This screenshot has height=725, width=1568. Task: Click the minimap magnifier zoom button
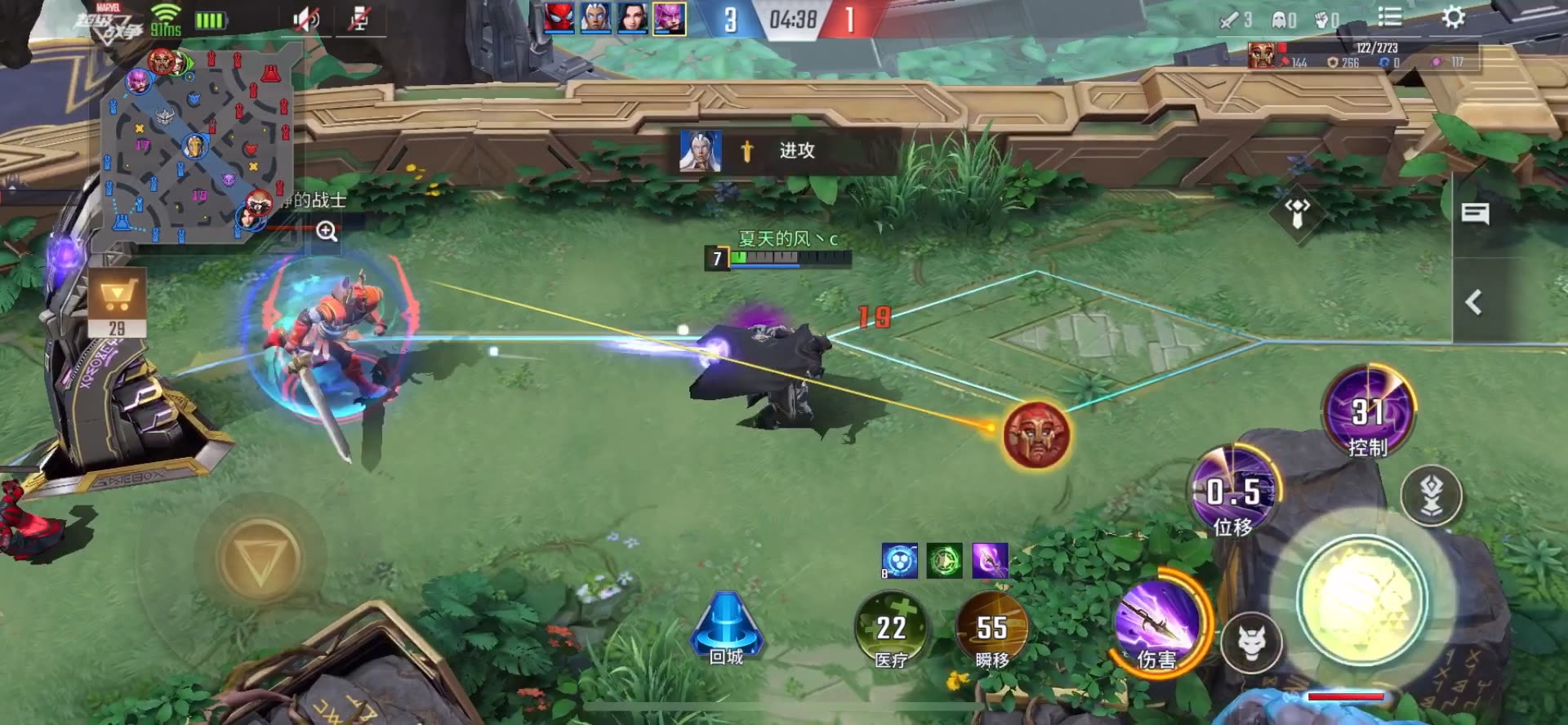327,232
